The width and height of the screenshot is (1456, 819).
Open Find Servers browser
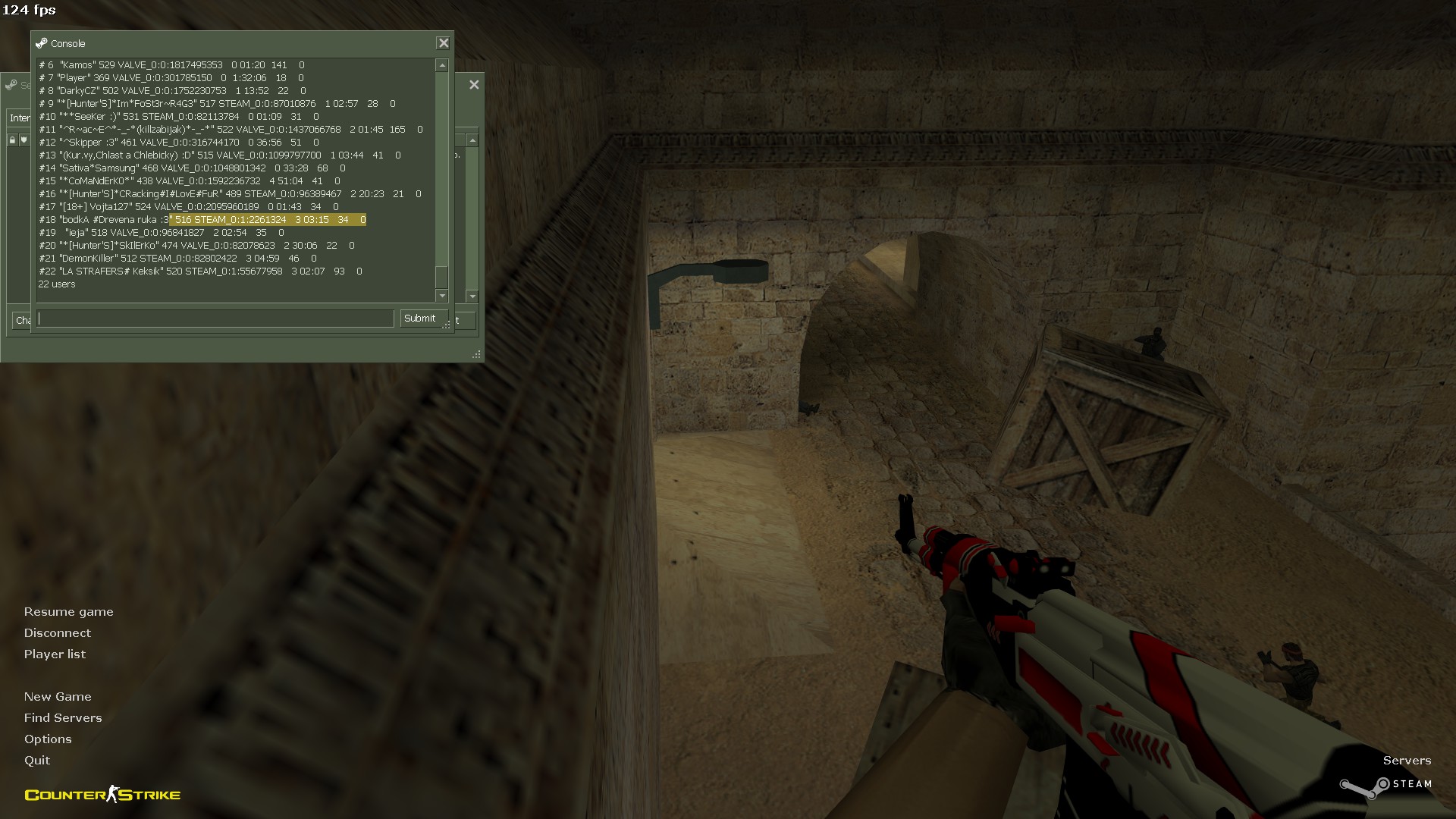(x=63, y=718)
